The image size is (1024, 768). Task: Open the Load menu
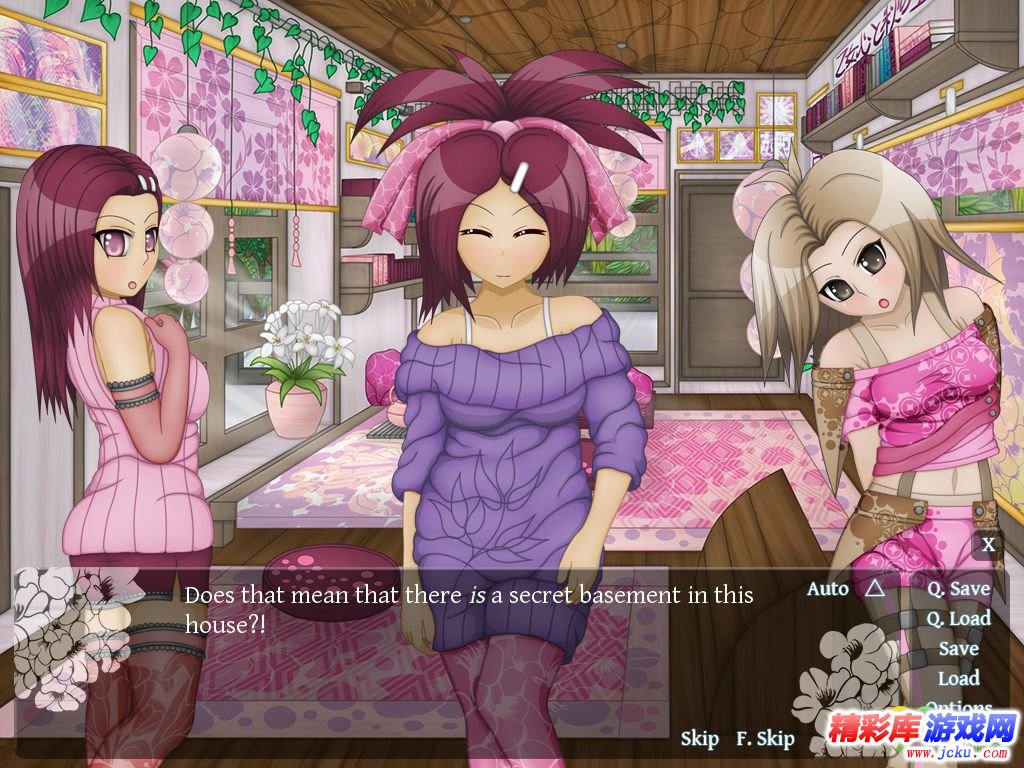pyautogui.click(x=958, y=678)
